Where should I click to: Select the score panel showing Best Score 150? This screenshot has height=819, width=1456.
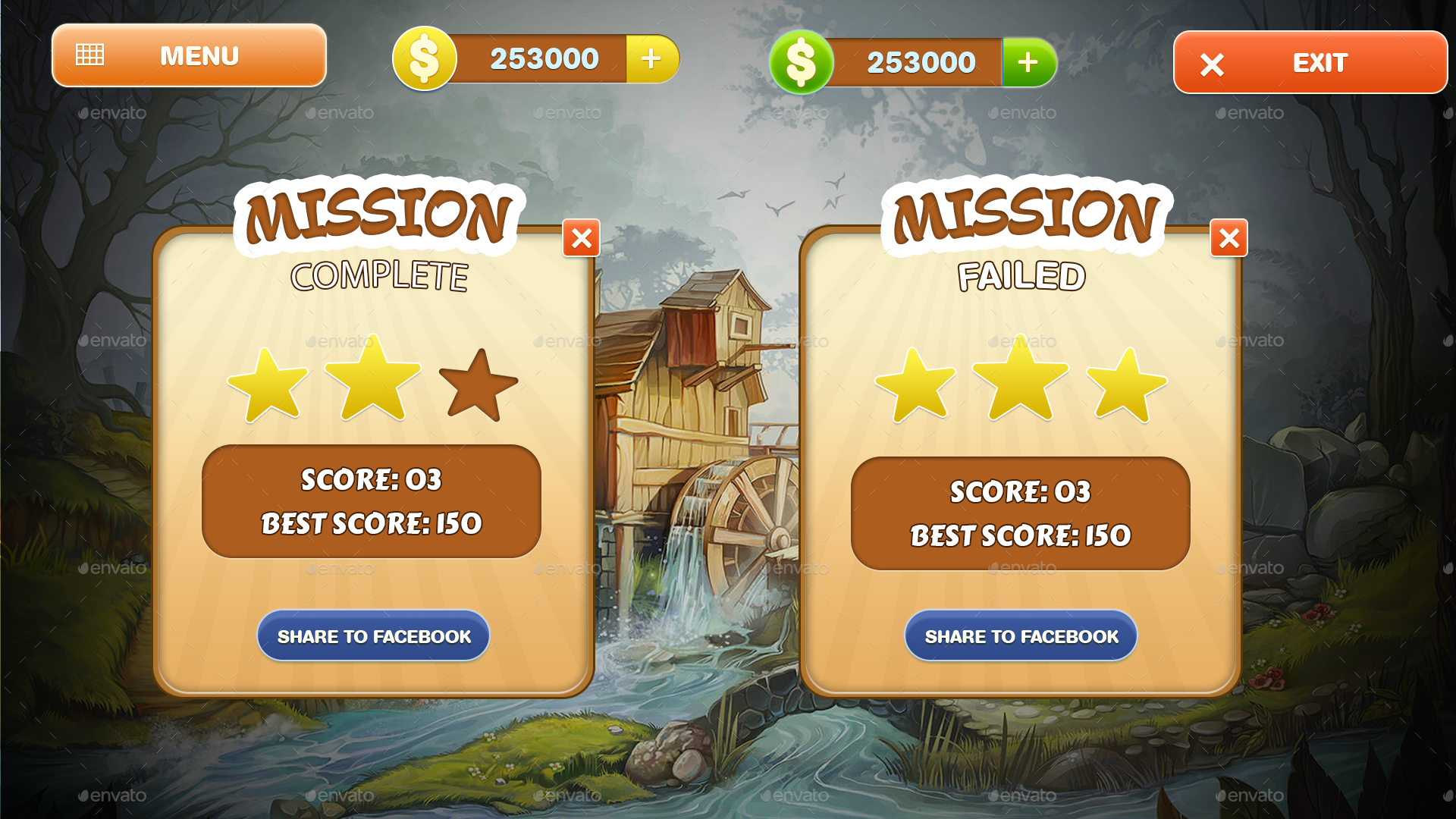pos(371,500)
